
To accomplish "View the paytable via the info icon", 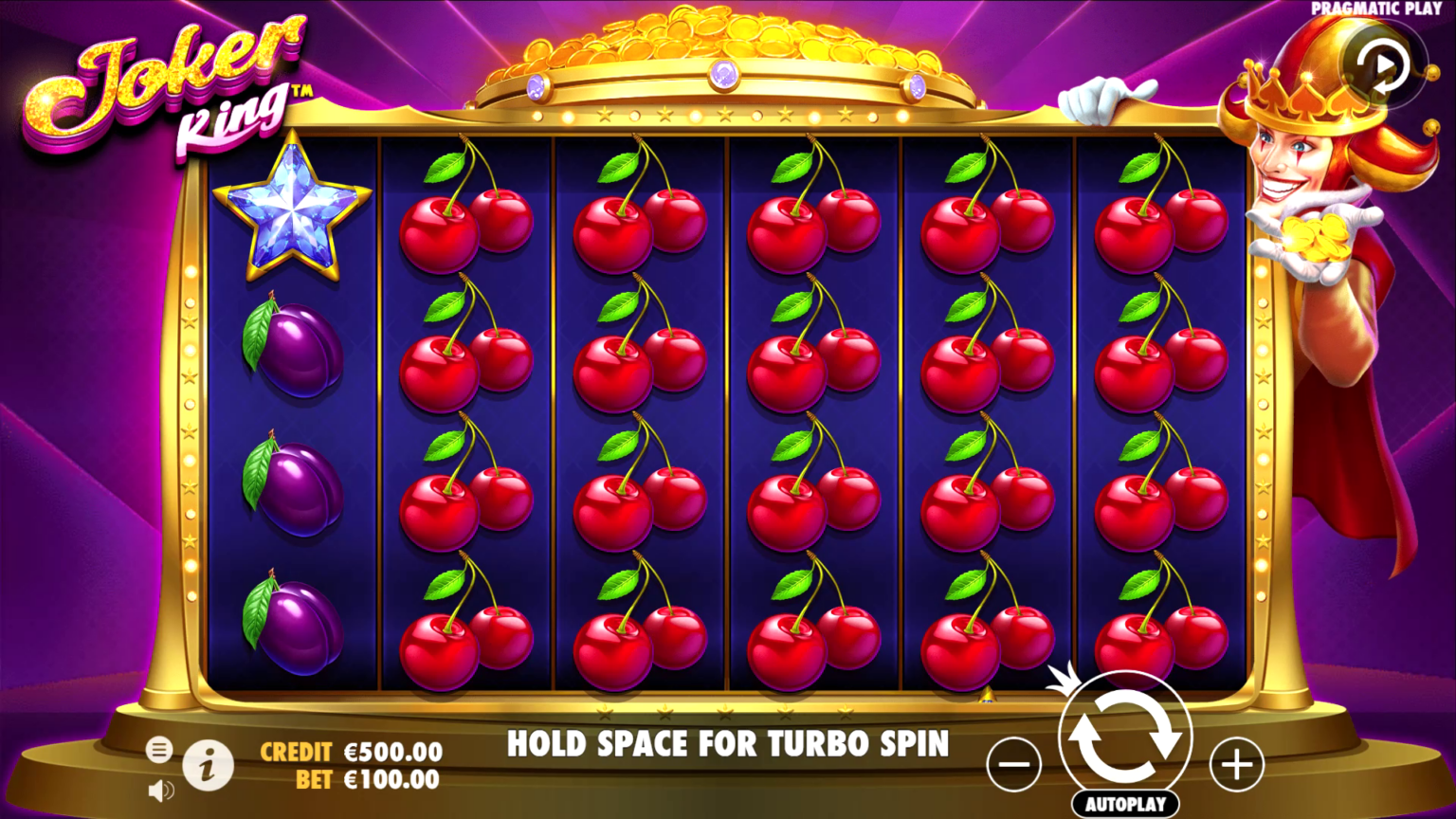I will click(x=209, y=767).
